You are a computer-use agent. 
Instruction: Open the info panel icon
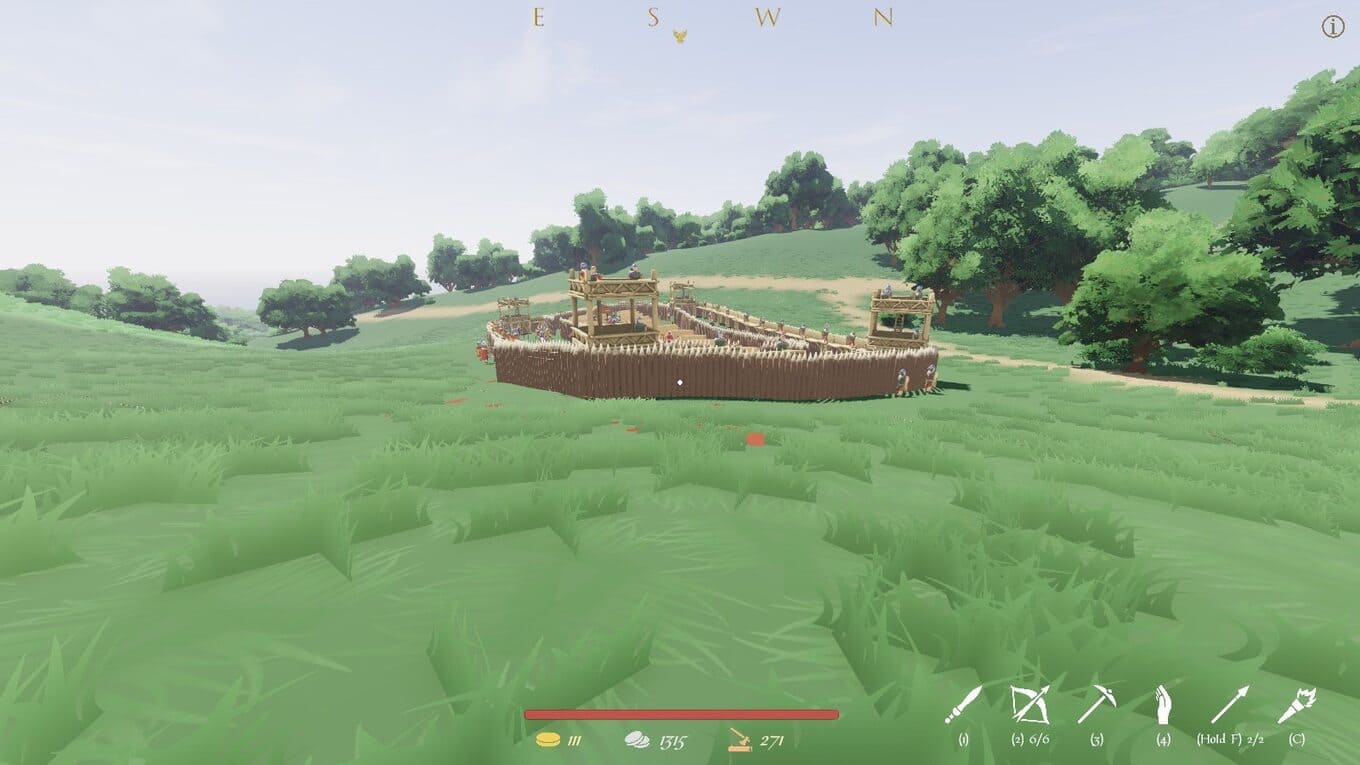tap(1333, 28)
